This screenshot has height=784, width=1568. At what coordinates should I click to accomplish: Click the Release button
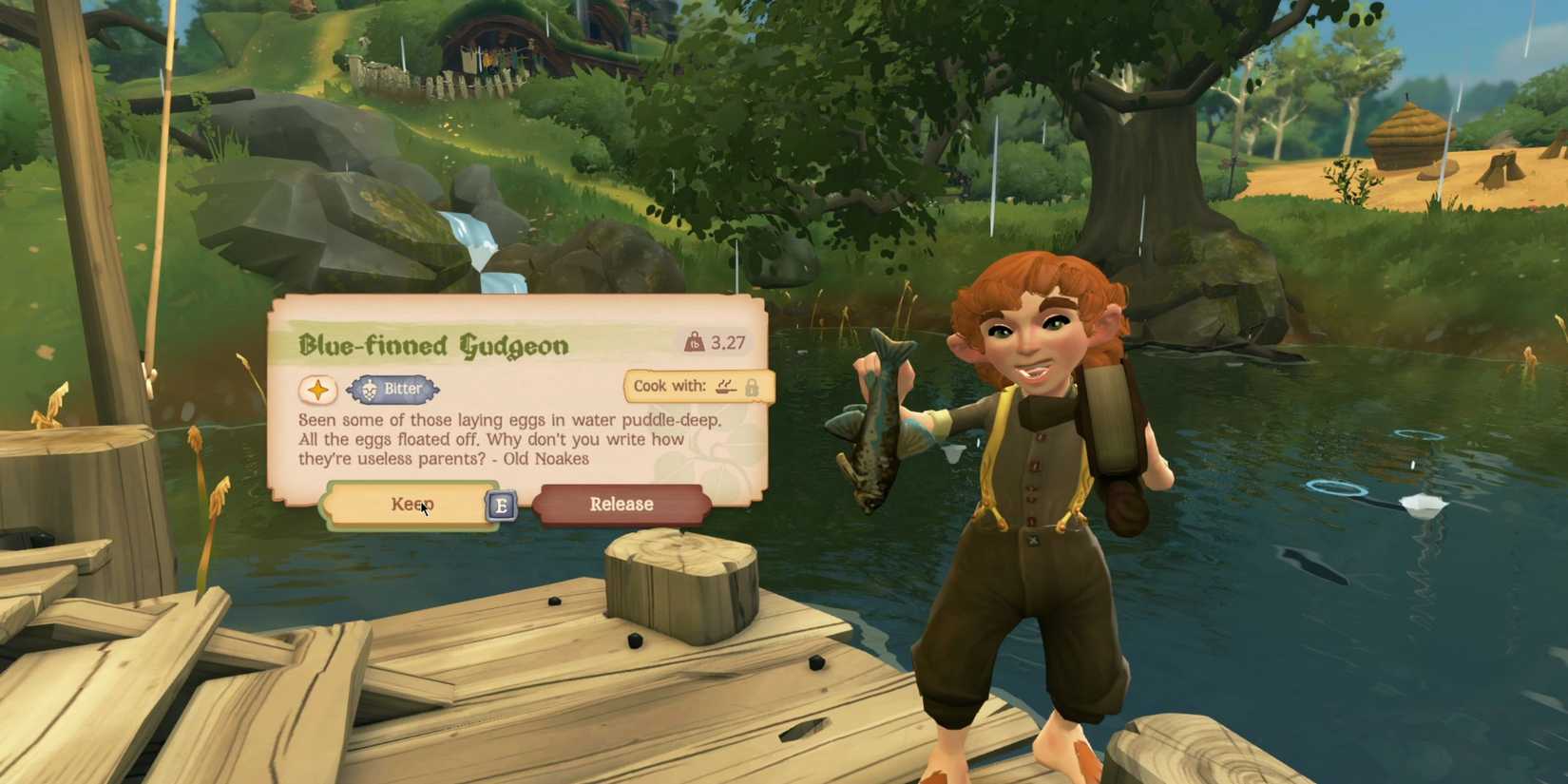pyautogui.click(x=621, y=504)
